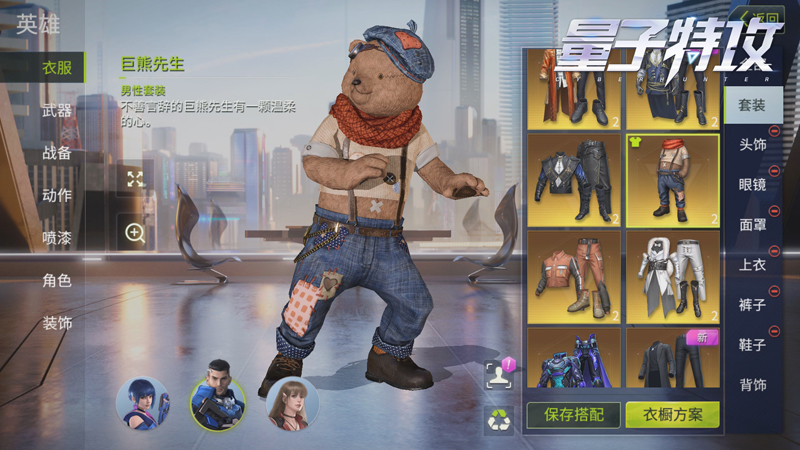Screen dimensions: 800x450
Task: Choose the orange jacket and pants outfit
Action: pyautogui.click(x=574, y=277)
